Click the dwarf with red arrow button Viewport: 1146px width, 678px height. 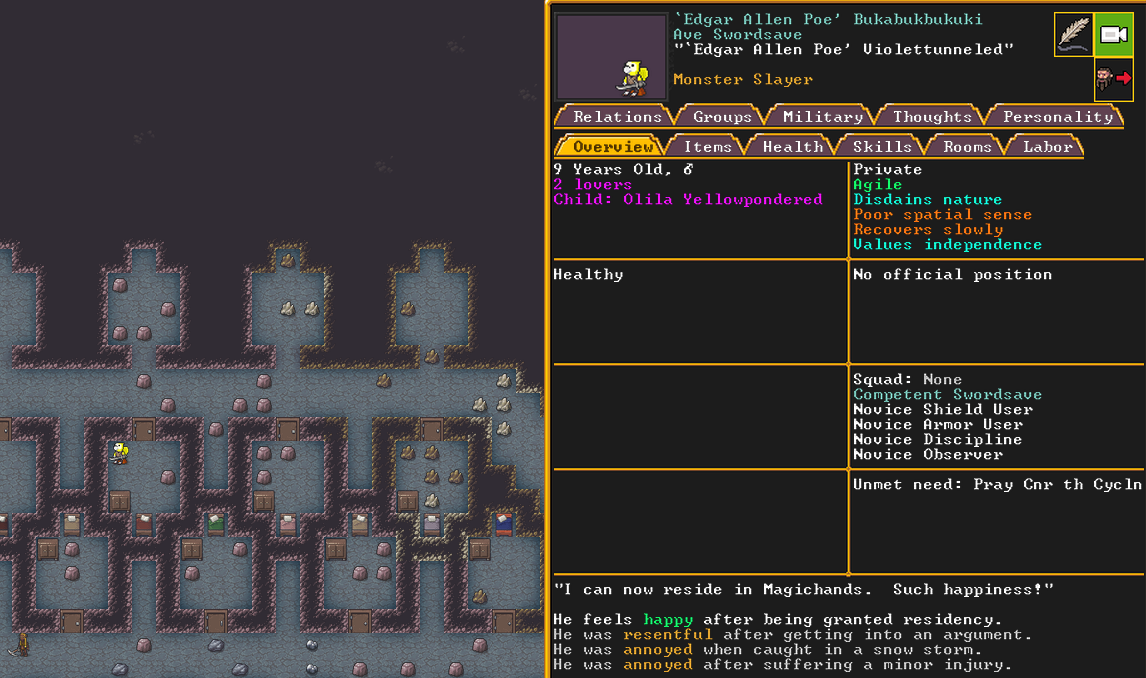pos(1113,78)
